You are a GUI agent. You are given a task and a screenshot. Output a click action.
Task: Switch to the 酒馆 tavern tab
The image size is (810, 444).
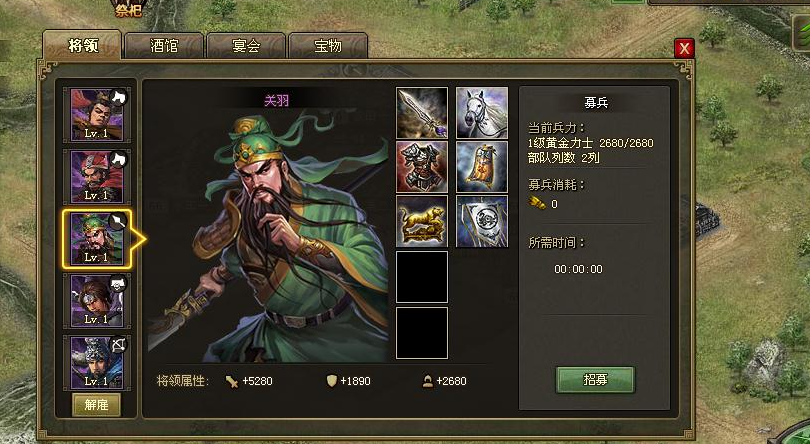164,45
